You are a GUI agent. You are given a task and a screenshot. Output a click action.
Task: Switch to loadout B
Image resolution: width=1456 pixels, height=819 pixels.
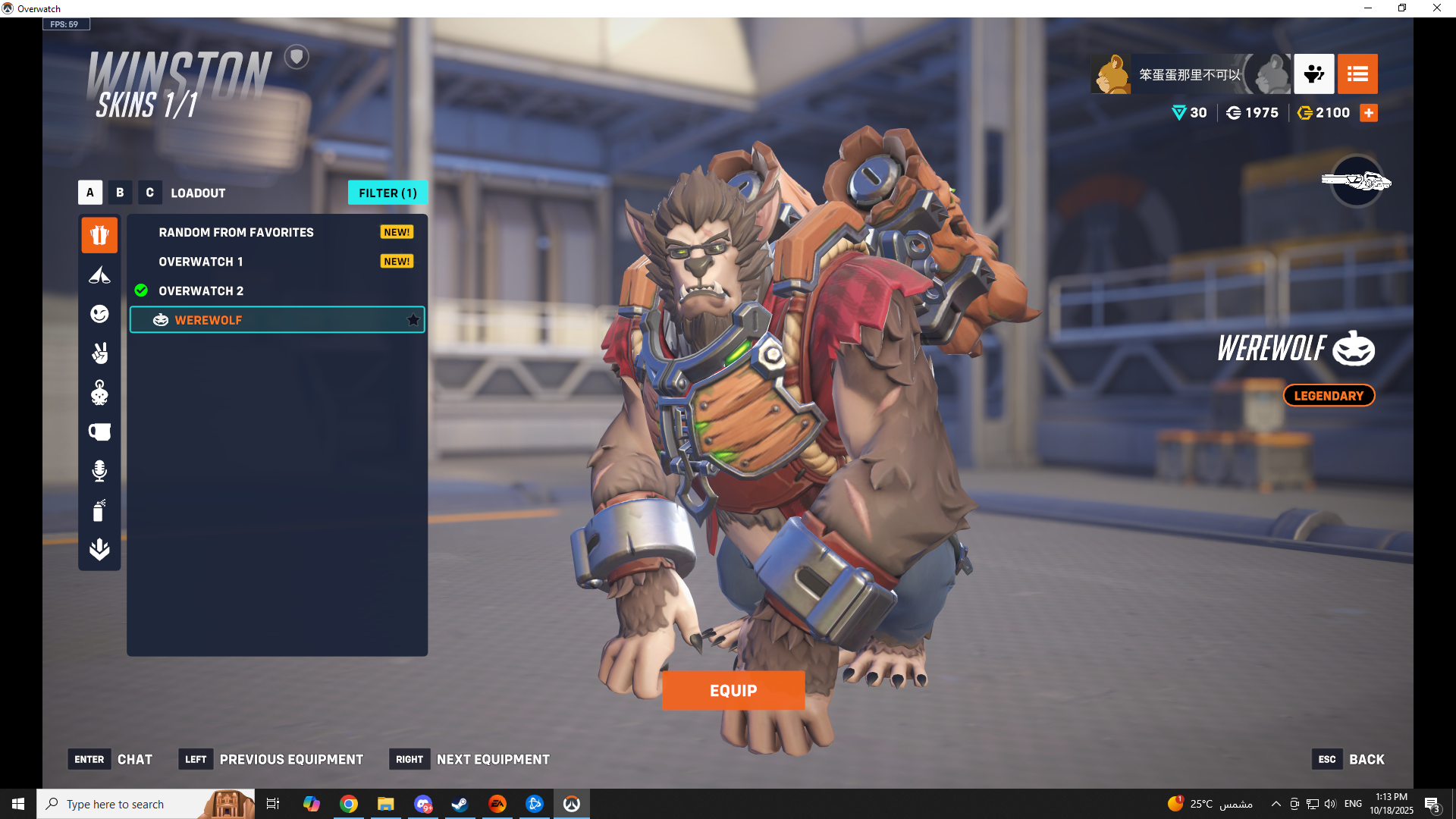click(x=120, y=193)
